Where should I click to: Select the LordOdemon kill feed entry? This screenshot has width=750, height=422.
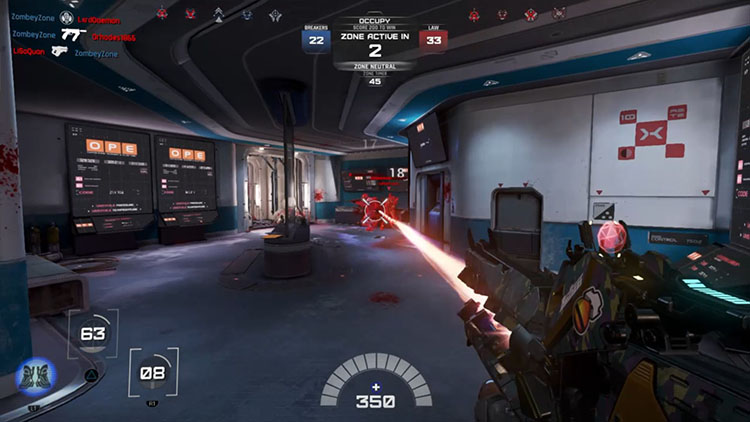(x=96, y=18)
